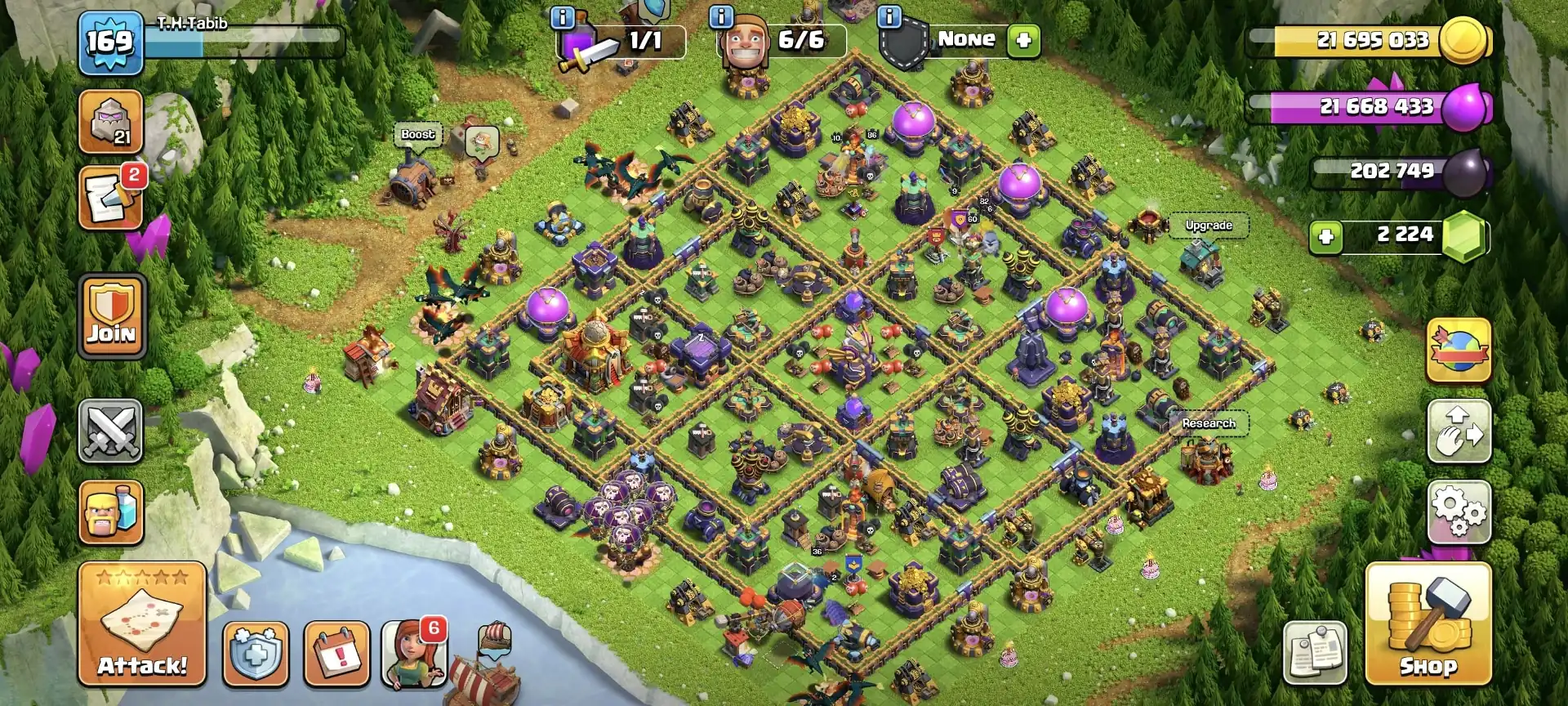This screenshot has height=706, width=1568.
Task: Open Friendly Challenge crossed swords icon
Action: [x=110, y=431]
